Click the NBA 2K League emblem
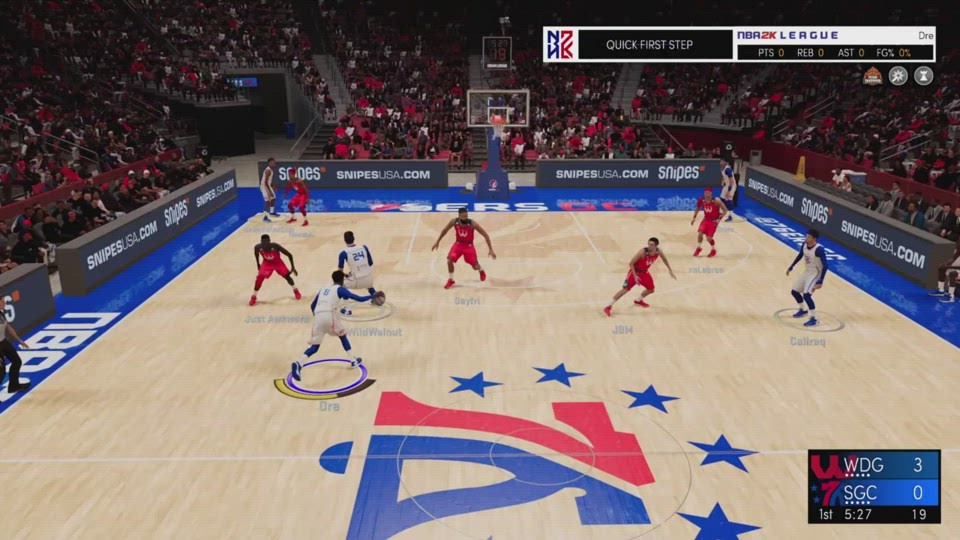Image resolution: width=960 pixels, height=540 pixels. pyautogui.click(x=560, y=45)
